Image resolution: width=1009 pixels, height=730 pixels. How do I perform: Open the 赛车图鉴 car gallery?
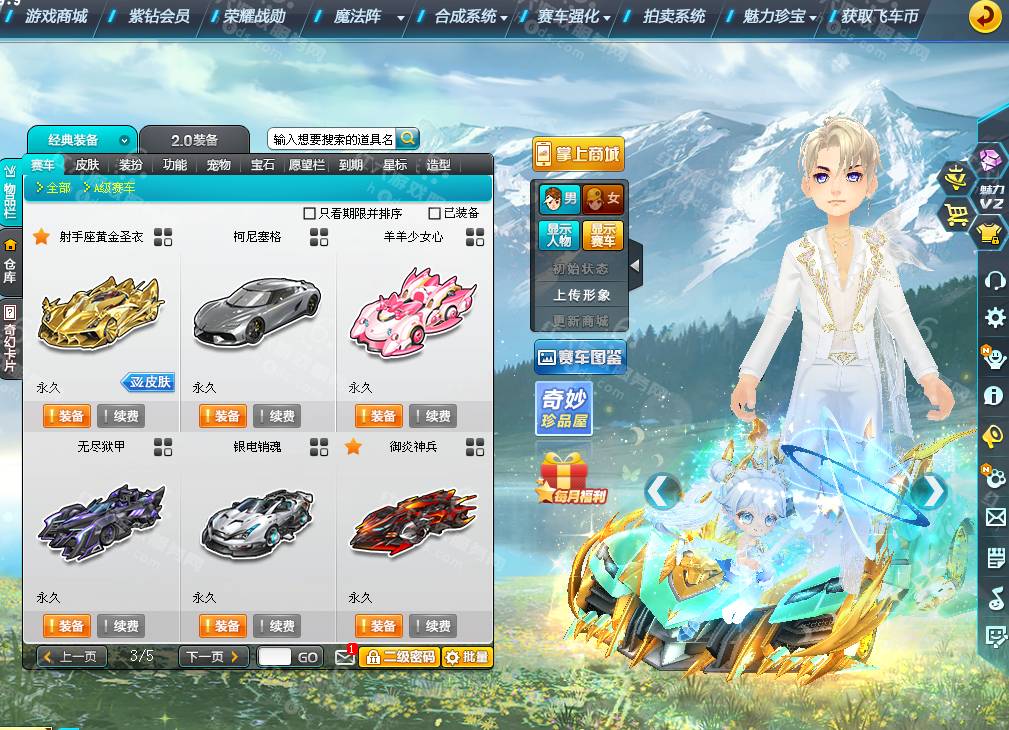579,356
